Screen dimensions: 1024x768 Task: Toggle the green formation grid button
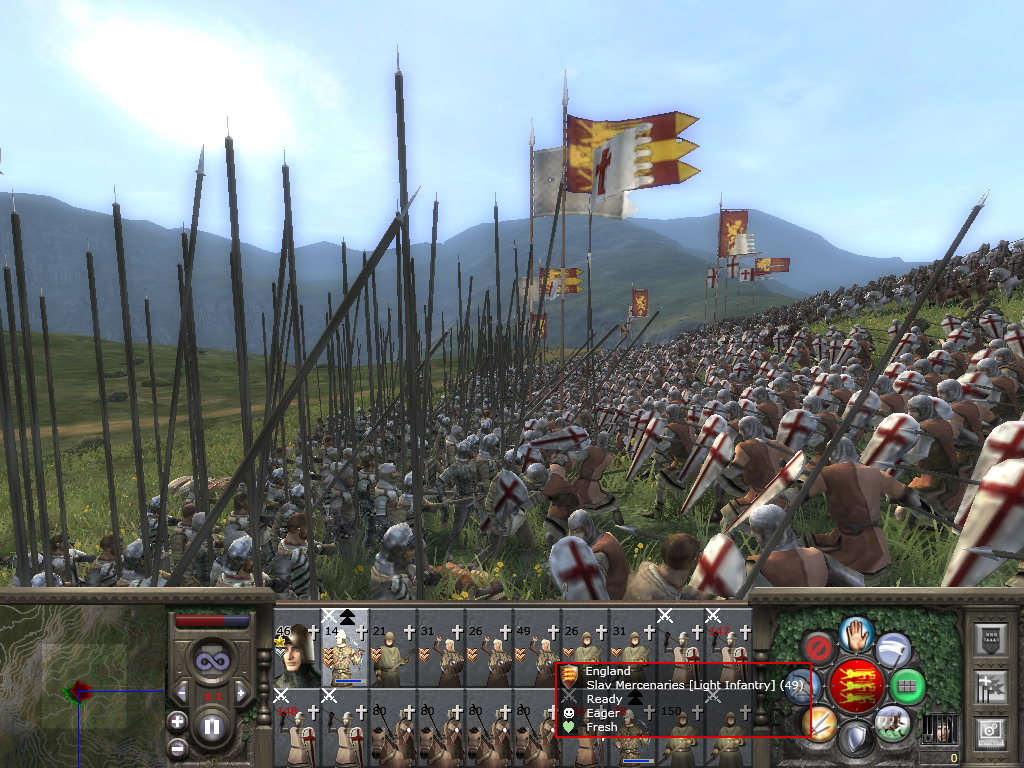tap(908, 686)
